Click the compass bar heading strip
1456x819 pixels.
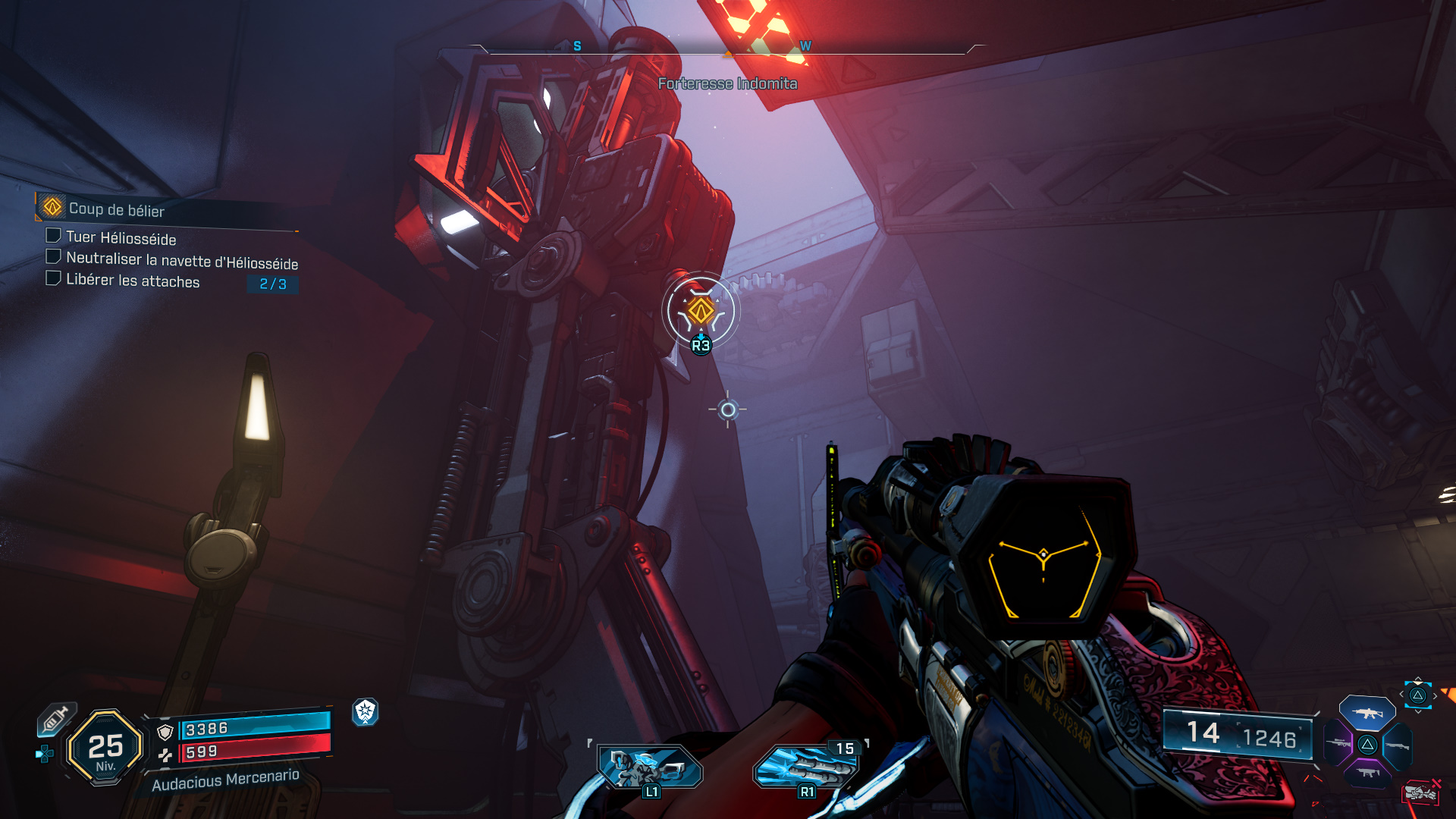click(x=727, y=48)
